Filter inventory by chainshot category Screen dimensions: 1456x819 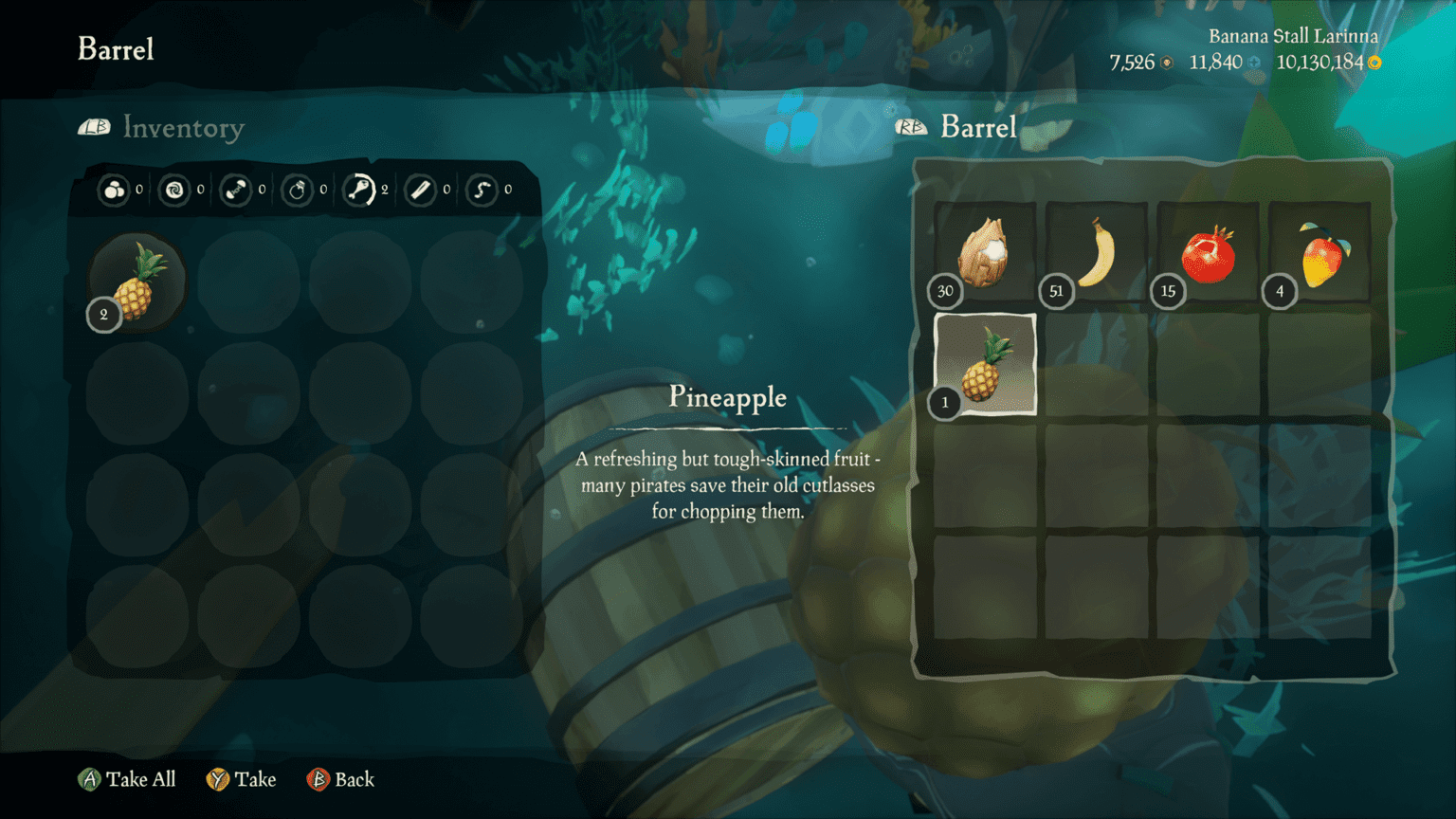tap(235, 191)
